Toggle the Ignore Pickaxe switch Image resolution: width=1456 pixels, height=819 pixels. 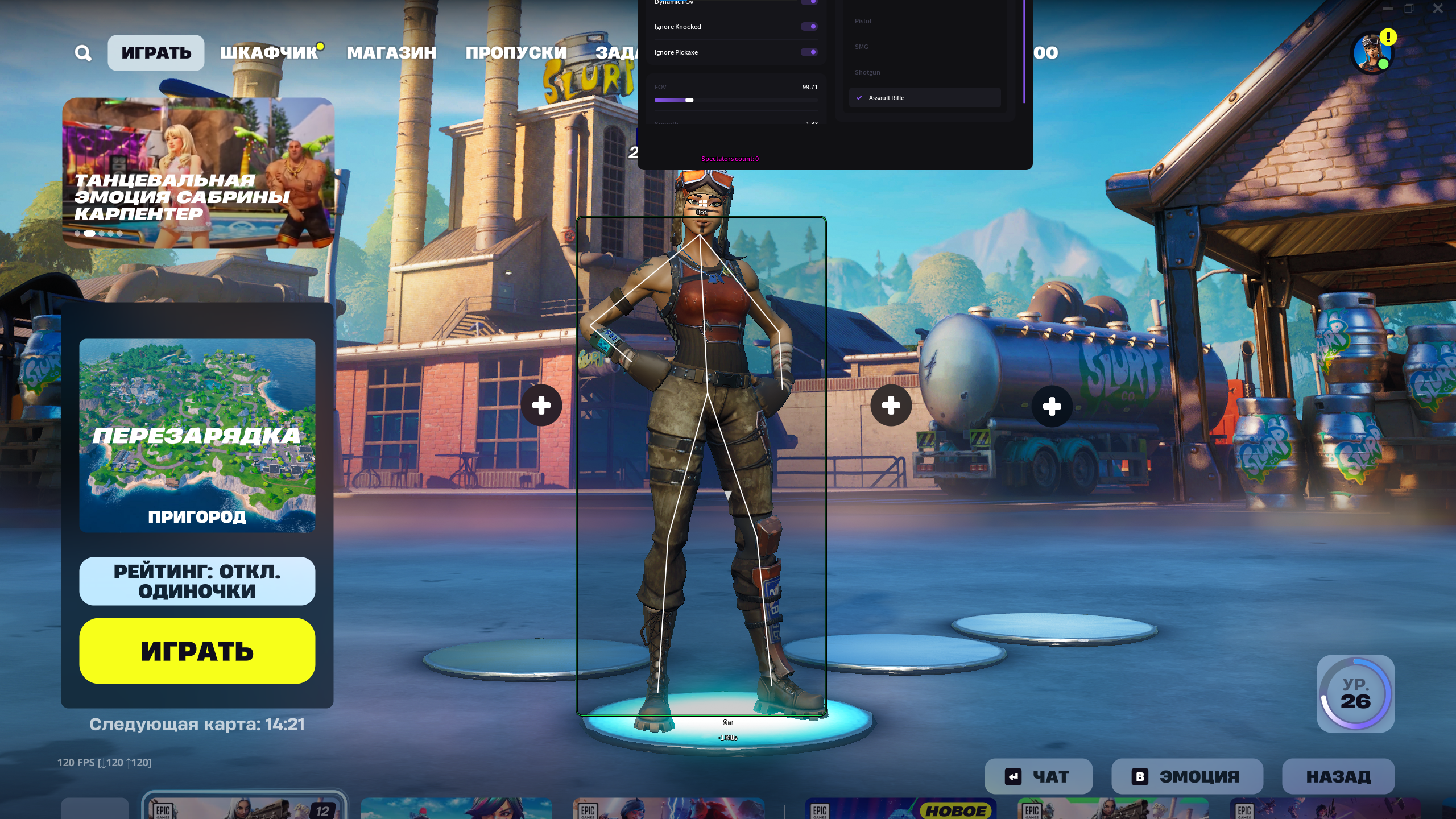click(x=809, y=52)
